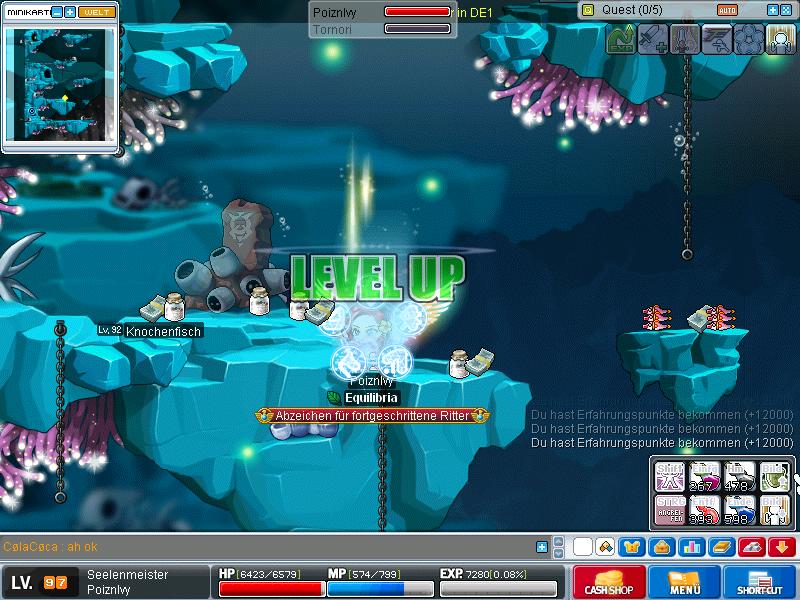This screenshot has height=600, width=800.
Task: Open the bar chart stats button
Action: click(x=690, y=547)
